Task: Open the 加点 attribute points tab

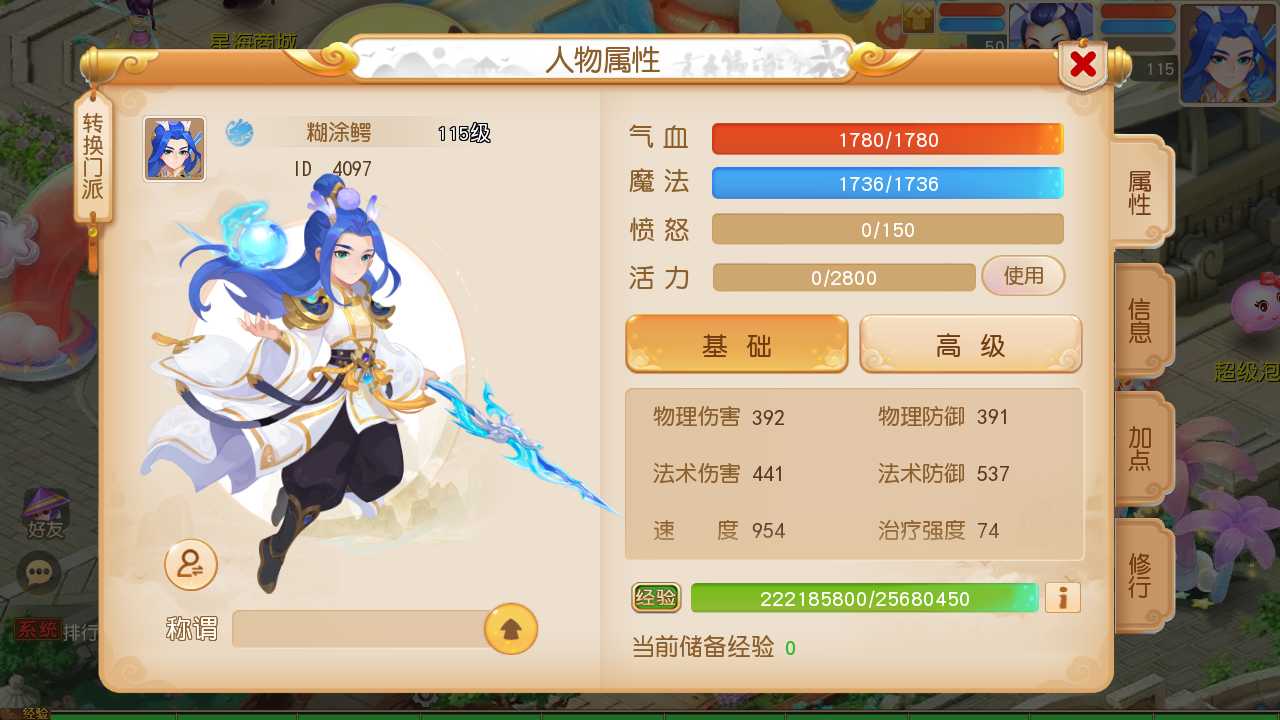Action: [x=1142, y=448]
